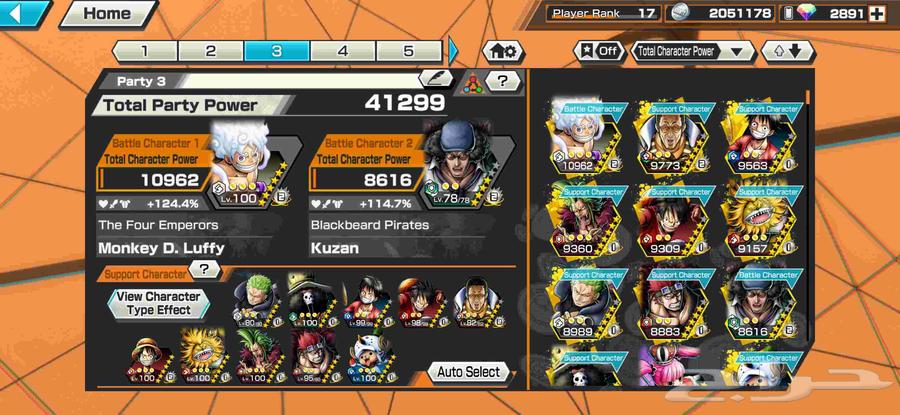This screenshot has width=900, height=415.
Task: Go back with the blue arrow button
Action: pyautogui.click(x=25, y=14)
